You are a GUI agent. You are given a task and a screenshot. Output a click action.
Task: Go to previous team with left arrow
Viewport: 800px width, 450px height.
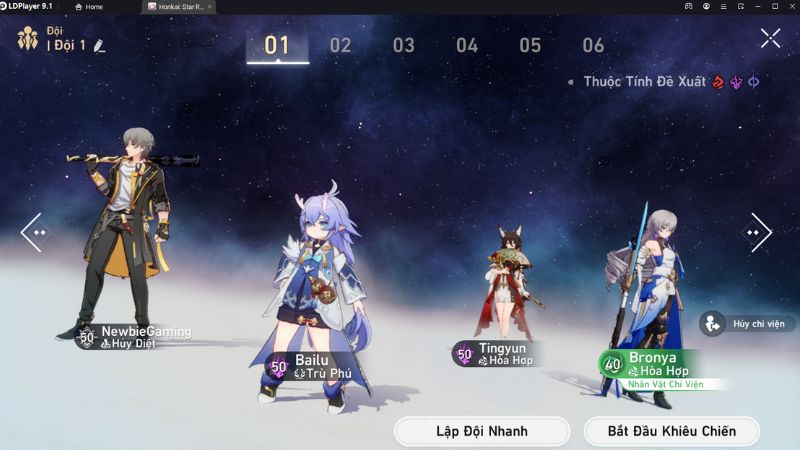coord(34,232)
